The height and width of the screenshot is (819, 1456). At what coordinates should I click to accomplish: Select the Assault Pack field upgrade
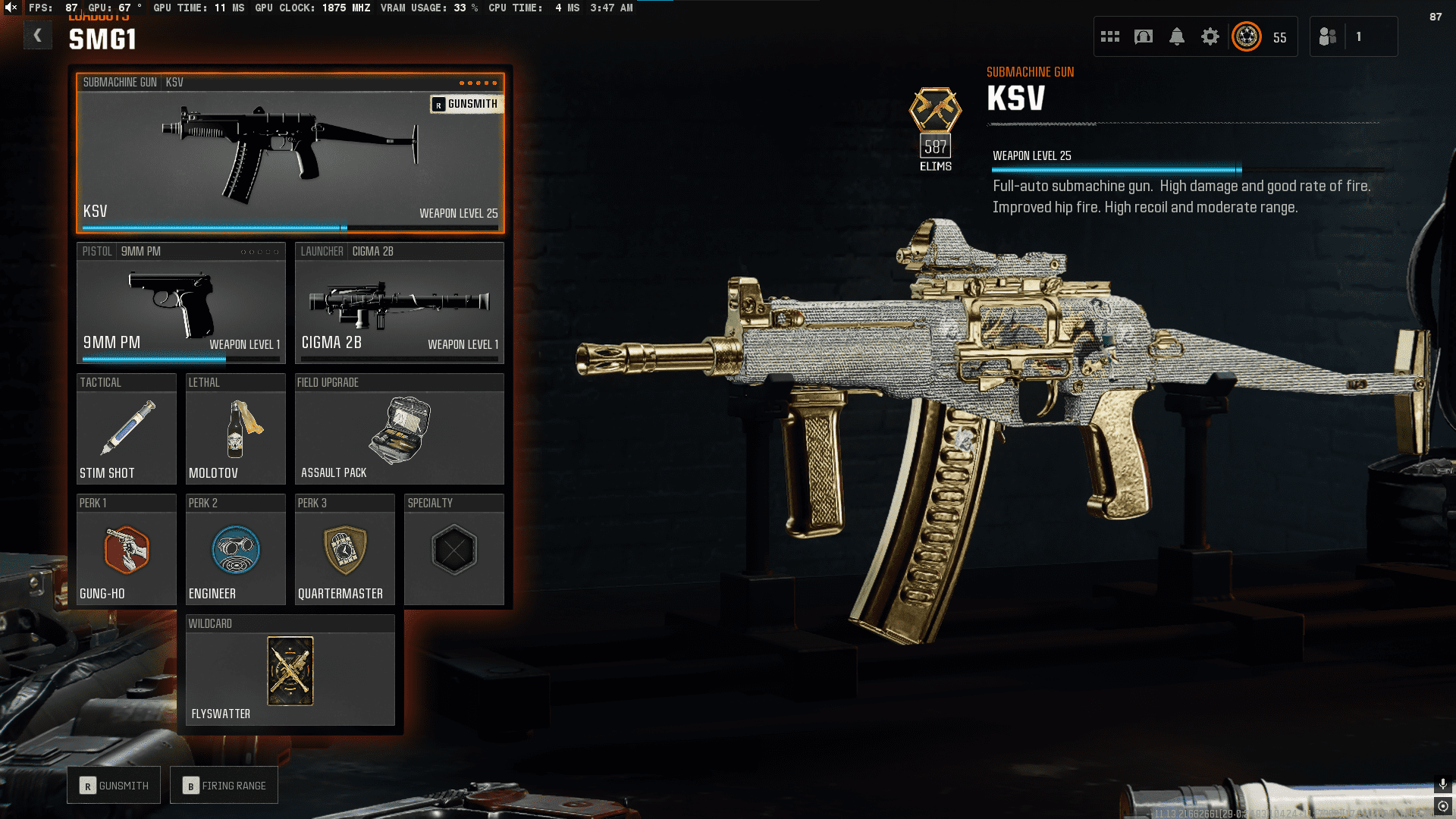click(x=399, y=430)
